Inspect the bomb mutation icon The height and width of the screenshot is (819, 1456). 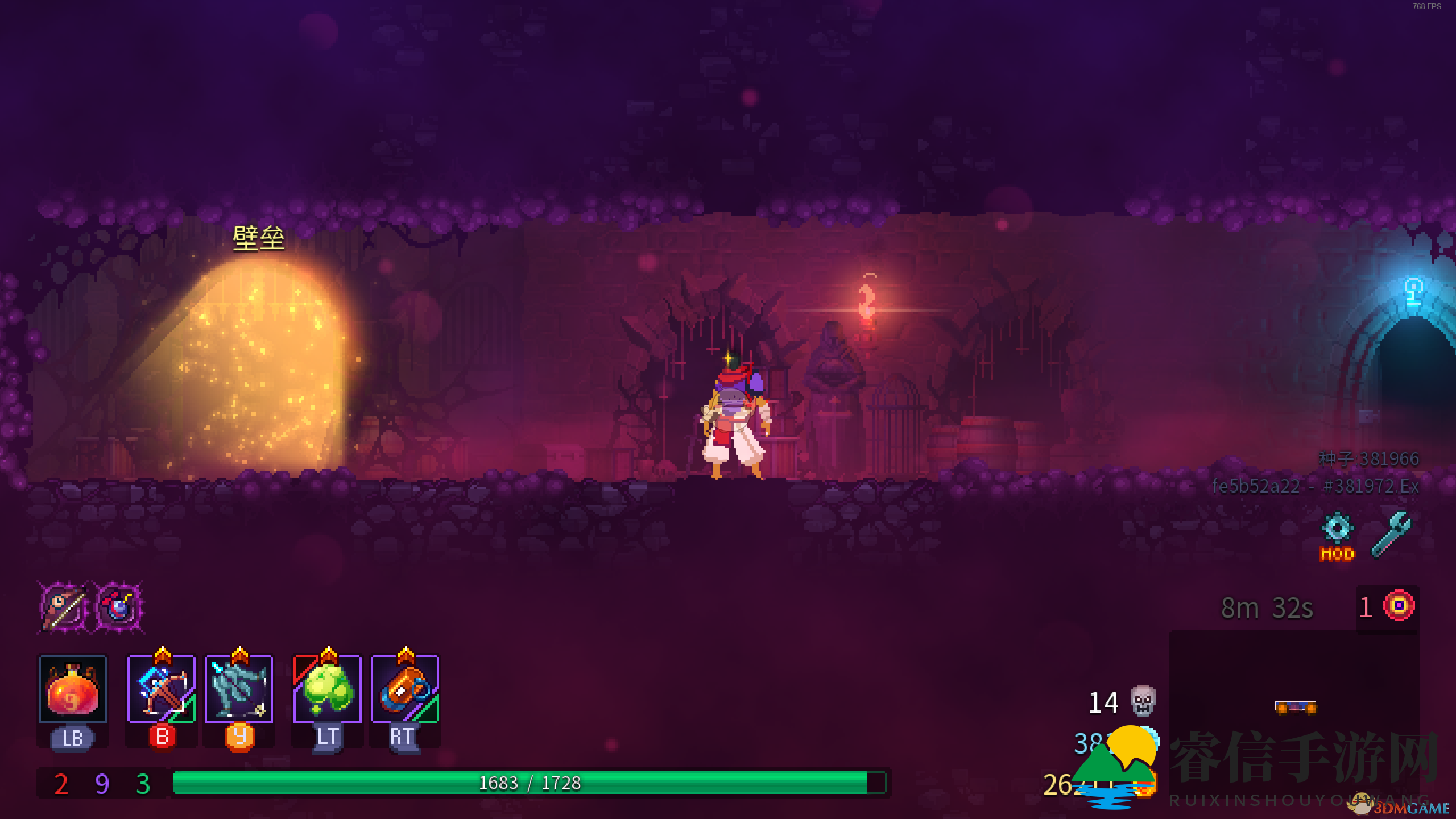click(x=118, y=607)
